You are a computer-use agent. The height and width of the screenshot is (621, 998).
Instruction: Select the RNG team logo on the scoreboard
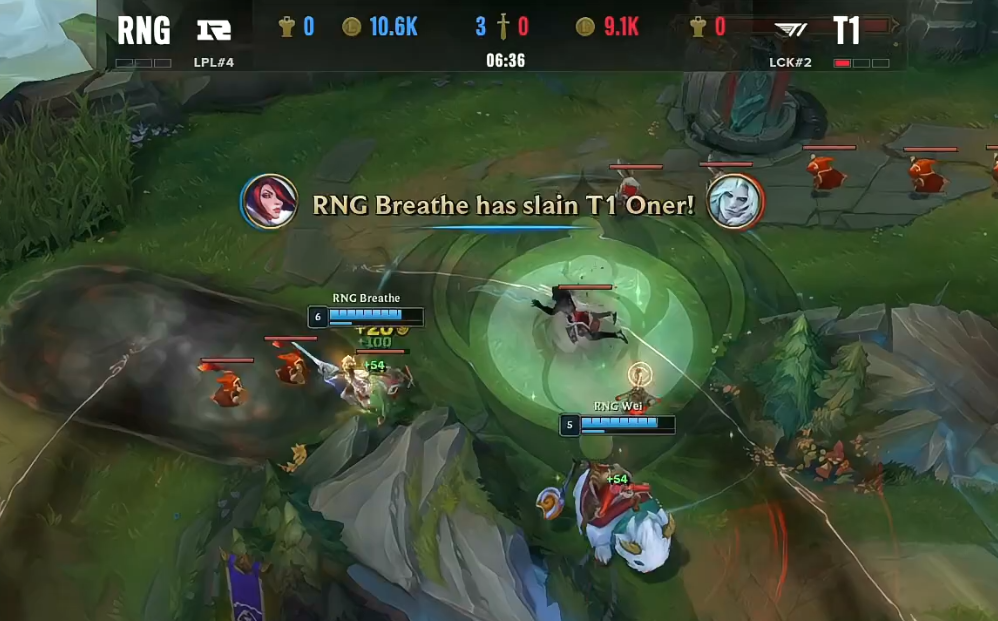213,29
